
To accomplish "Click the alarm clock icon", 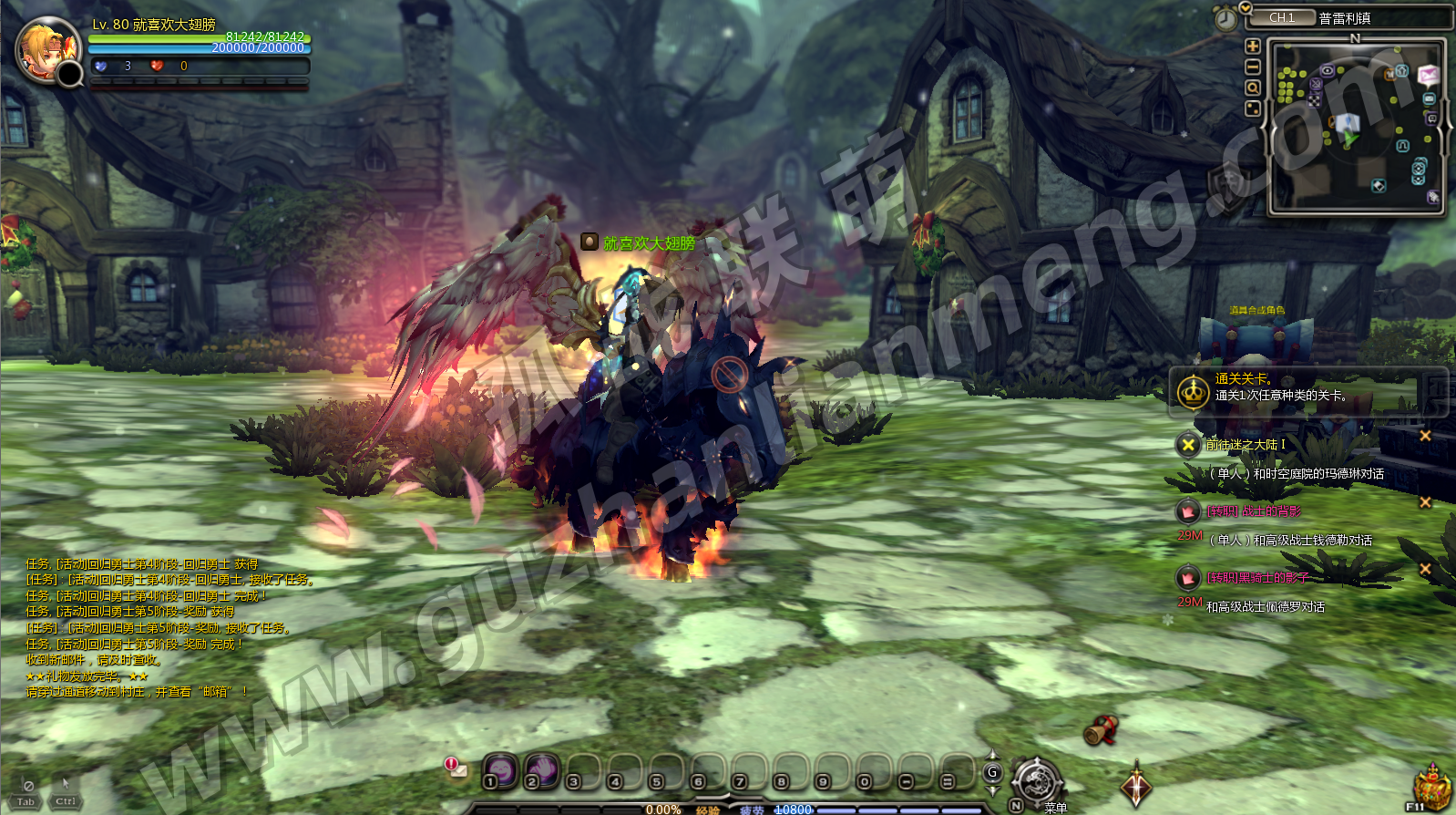I will click(1225, 19).
